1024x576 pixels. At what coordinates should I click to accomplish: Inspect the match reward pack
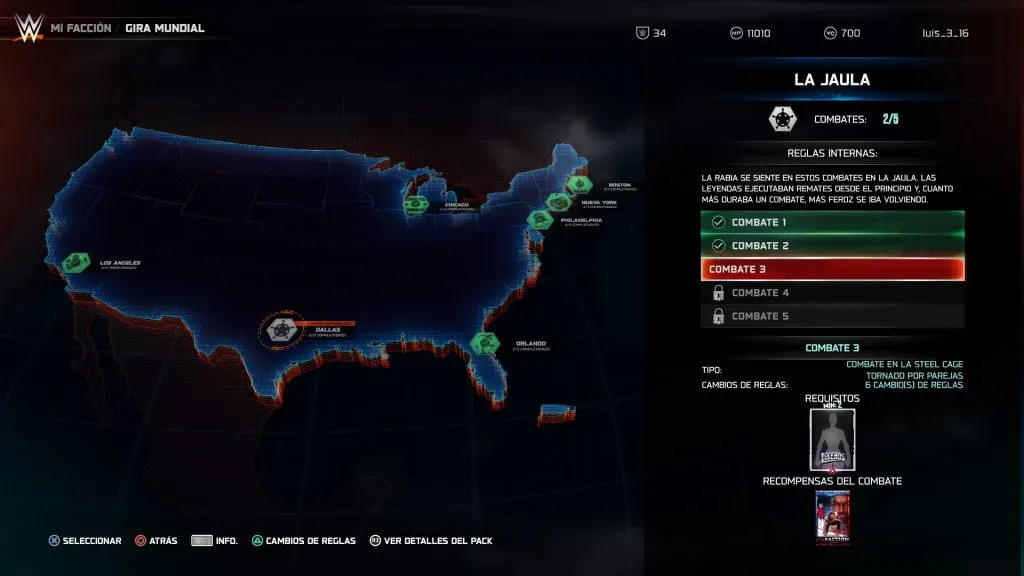833,518
